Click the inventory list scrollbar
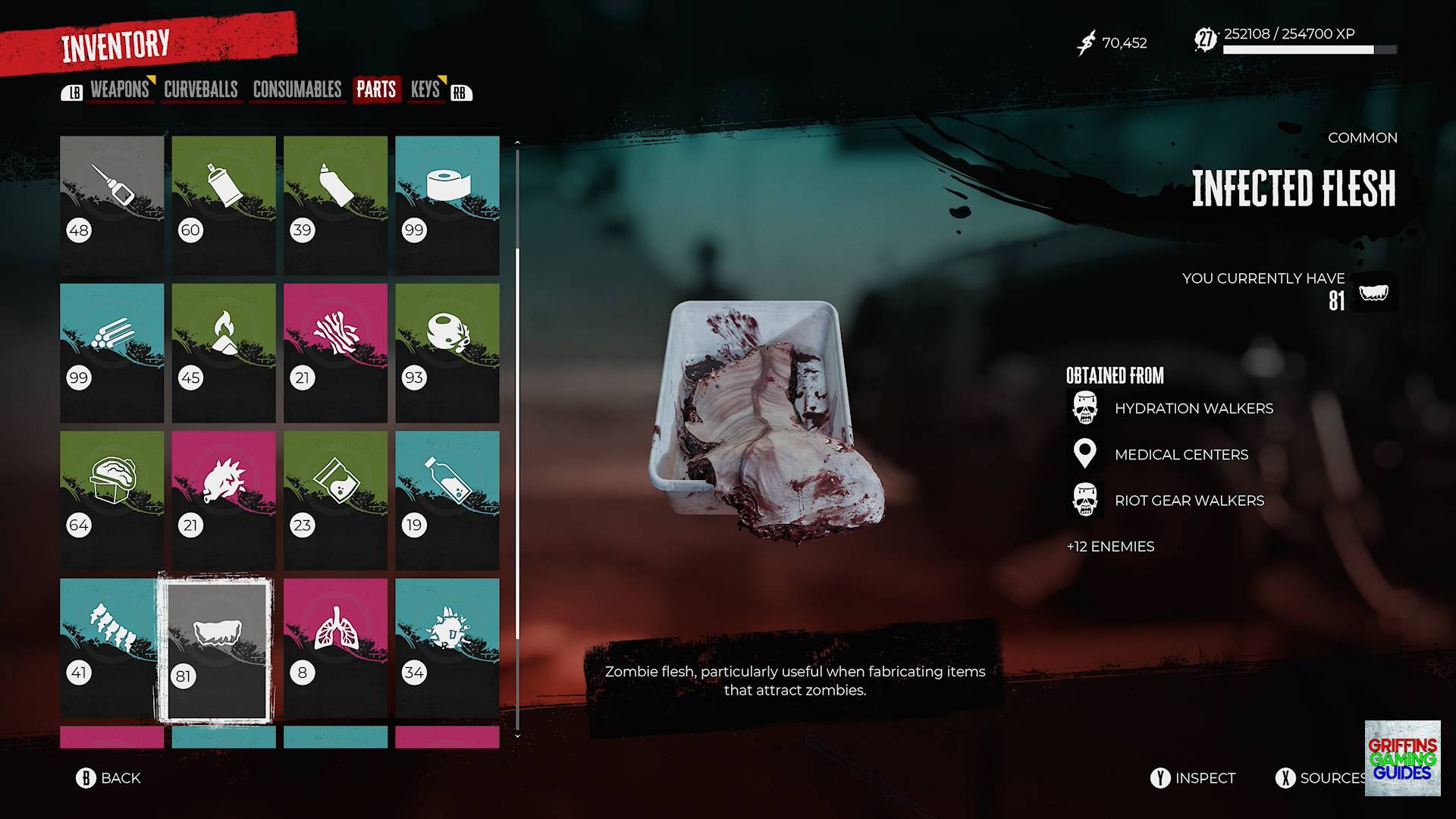Screen dimensions: 1456x819 pos(518,440)
